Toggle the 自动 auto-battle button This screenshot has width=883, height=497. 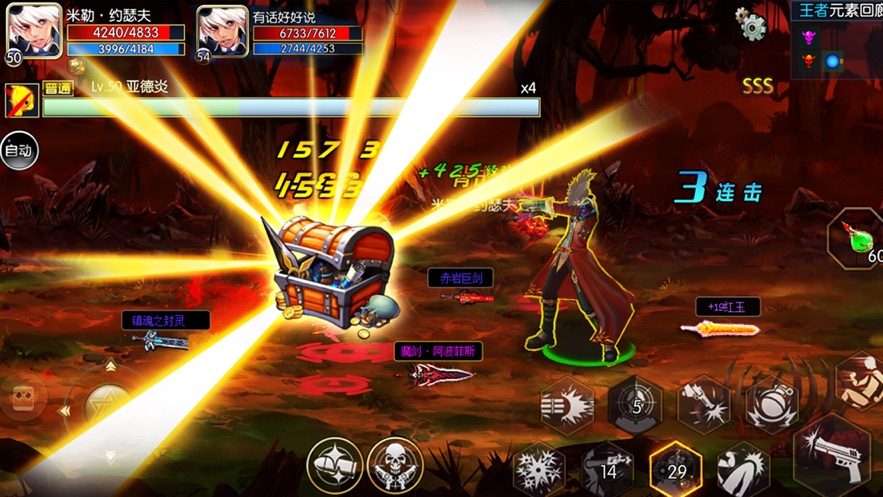coord(18,151)
